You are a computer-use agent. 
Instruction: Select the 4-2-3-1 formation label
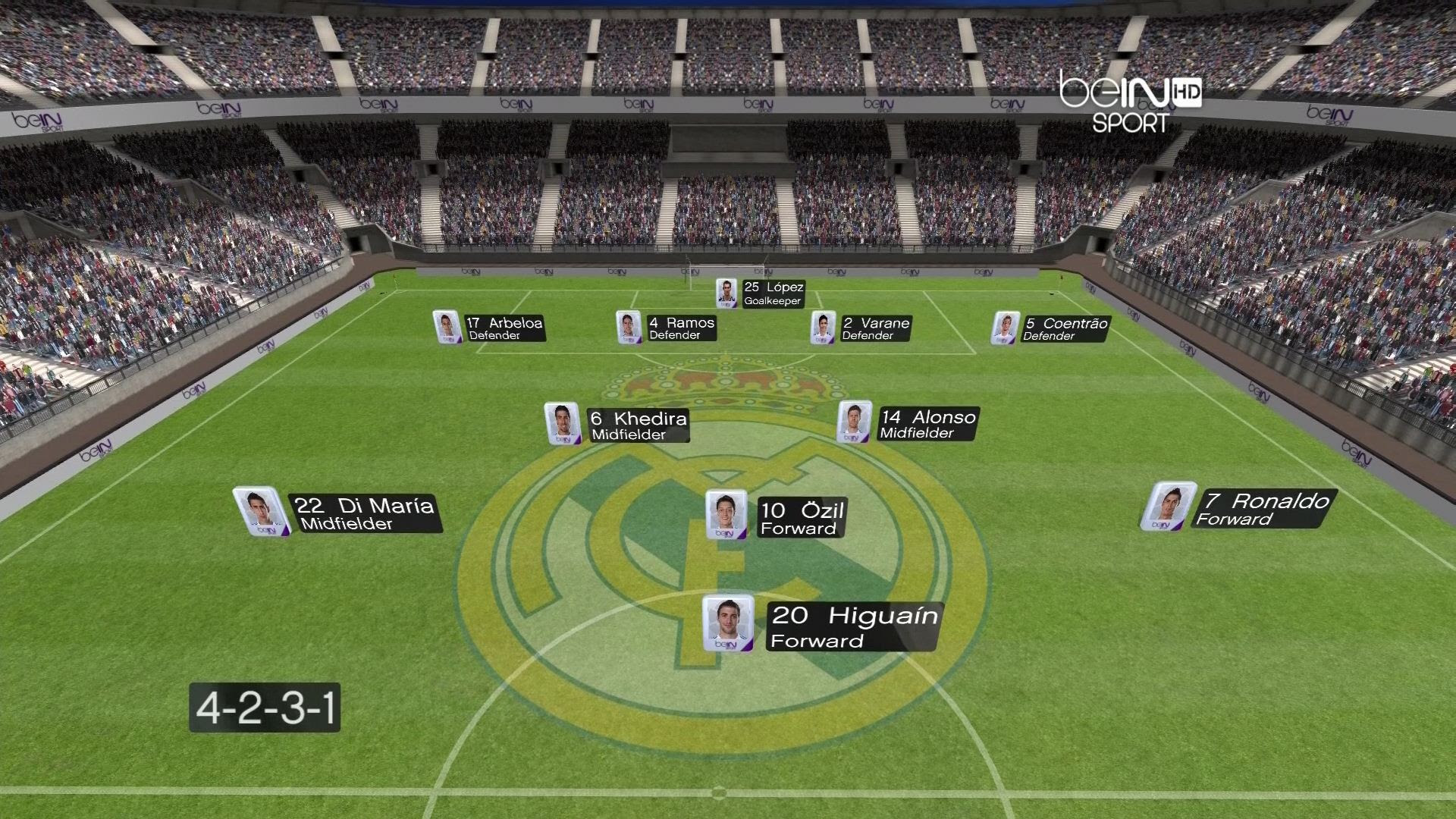(265, 708)
